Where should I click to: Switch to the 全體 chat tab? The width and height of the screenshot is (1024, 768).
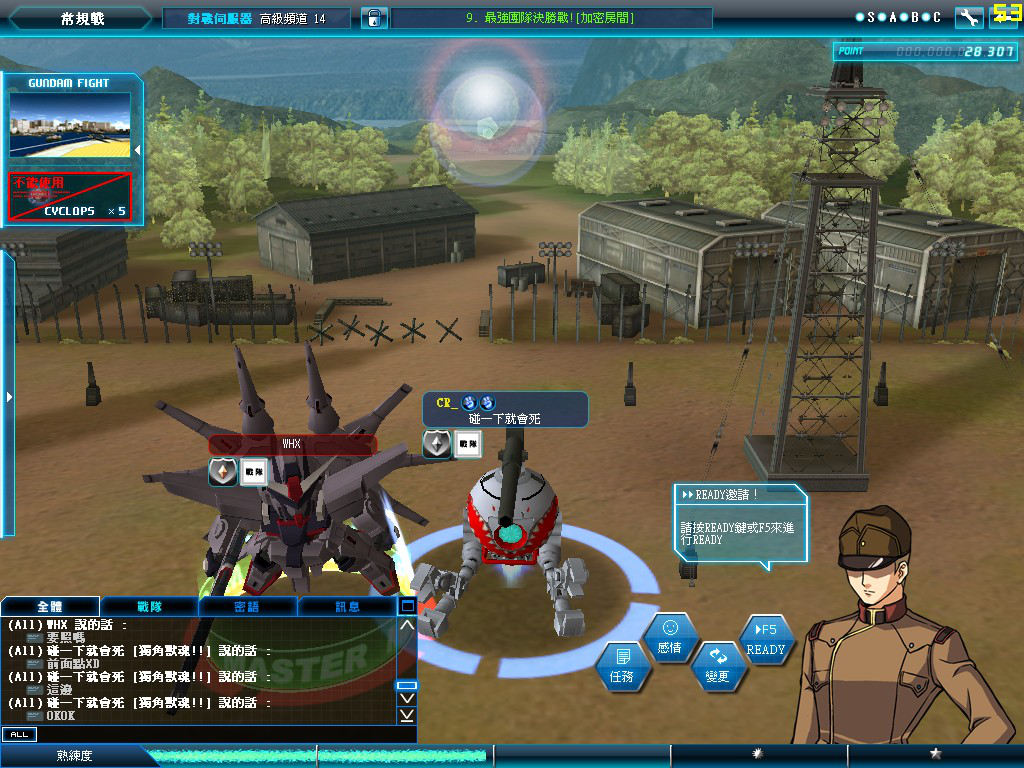[50, 606]
